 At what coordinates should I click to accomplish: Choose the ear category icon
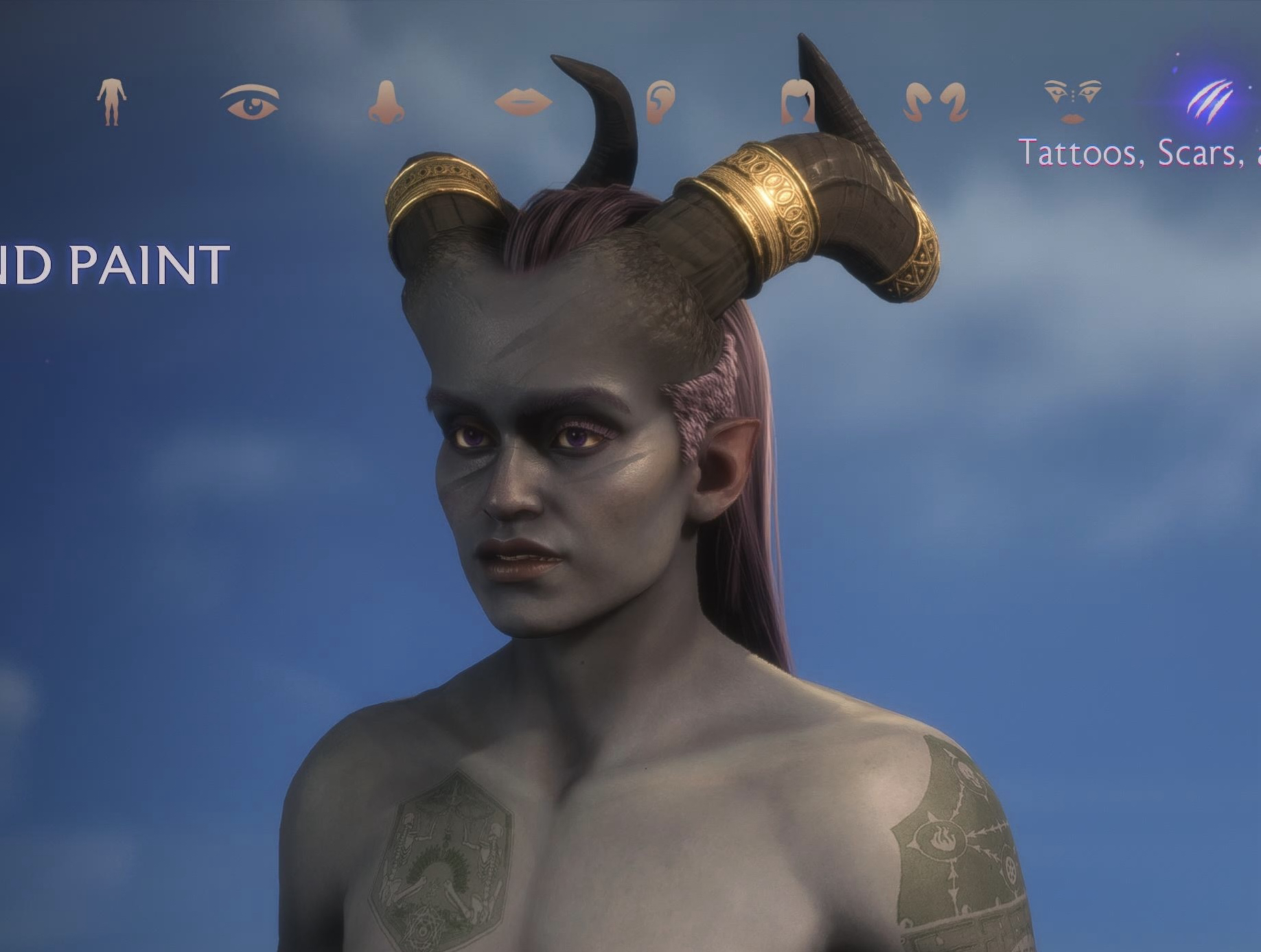tap(660, 102)
